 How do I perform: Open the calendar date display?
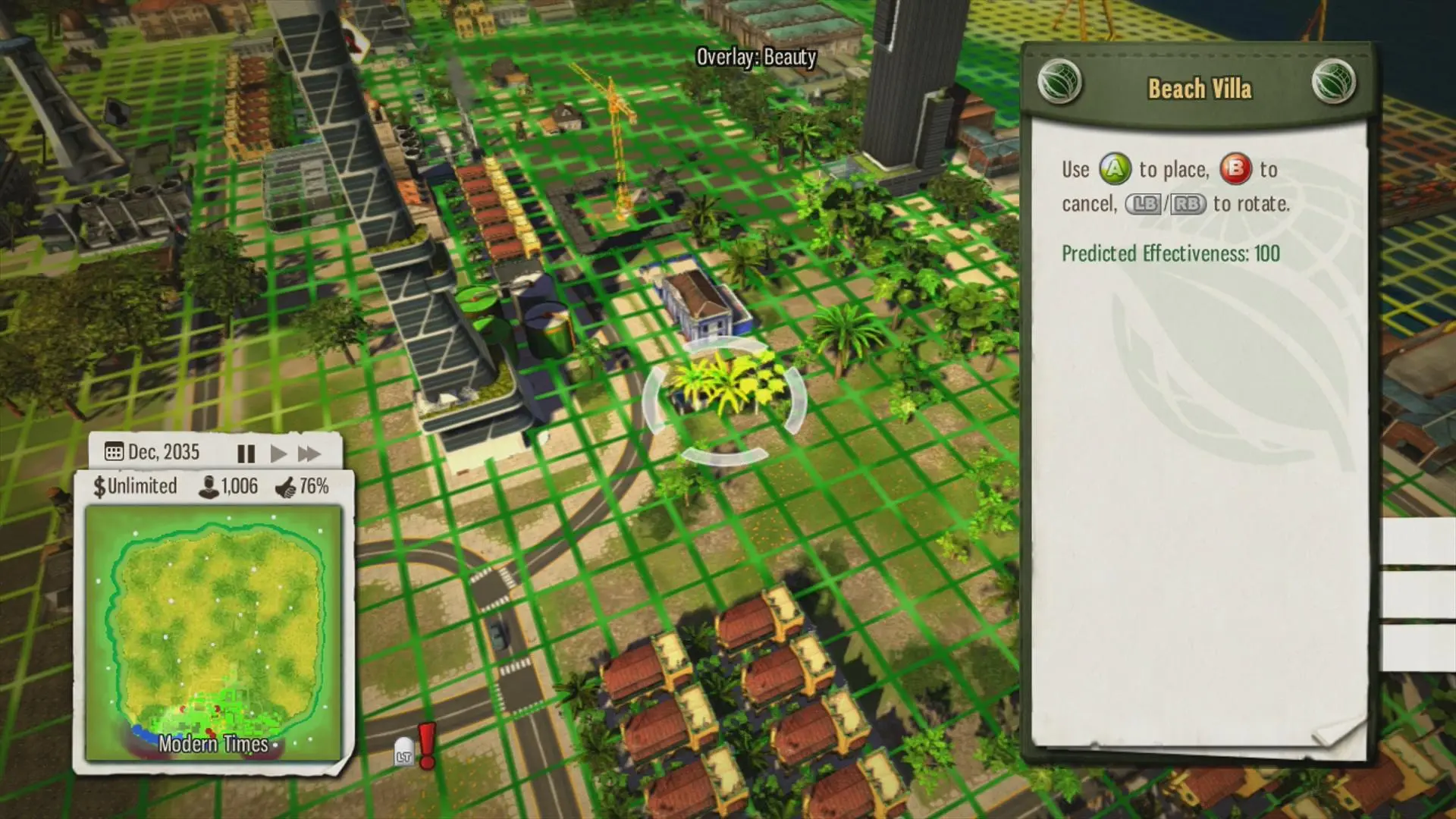152,452
